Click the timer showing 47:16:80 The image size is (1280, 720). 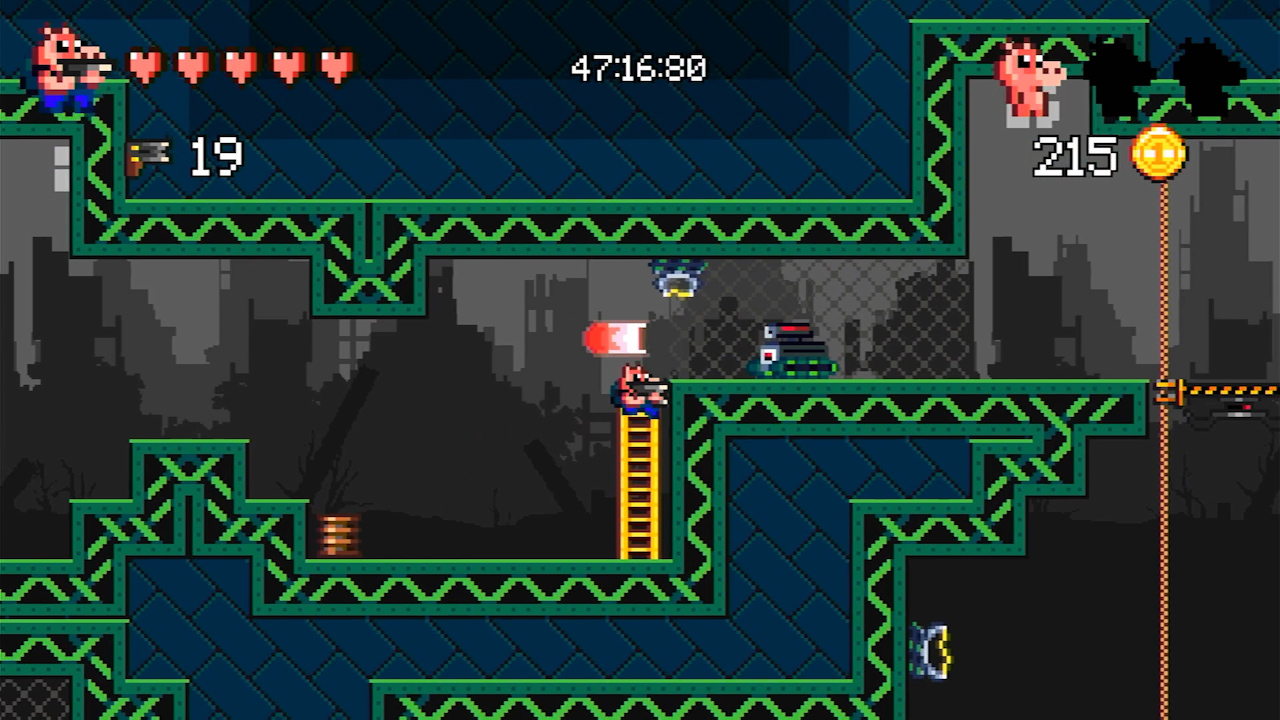(x=638, y=68)
